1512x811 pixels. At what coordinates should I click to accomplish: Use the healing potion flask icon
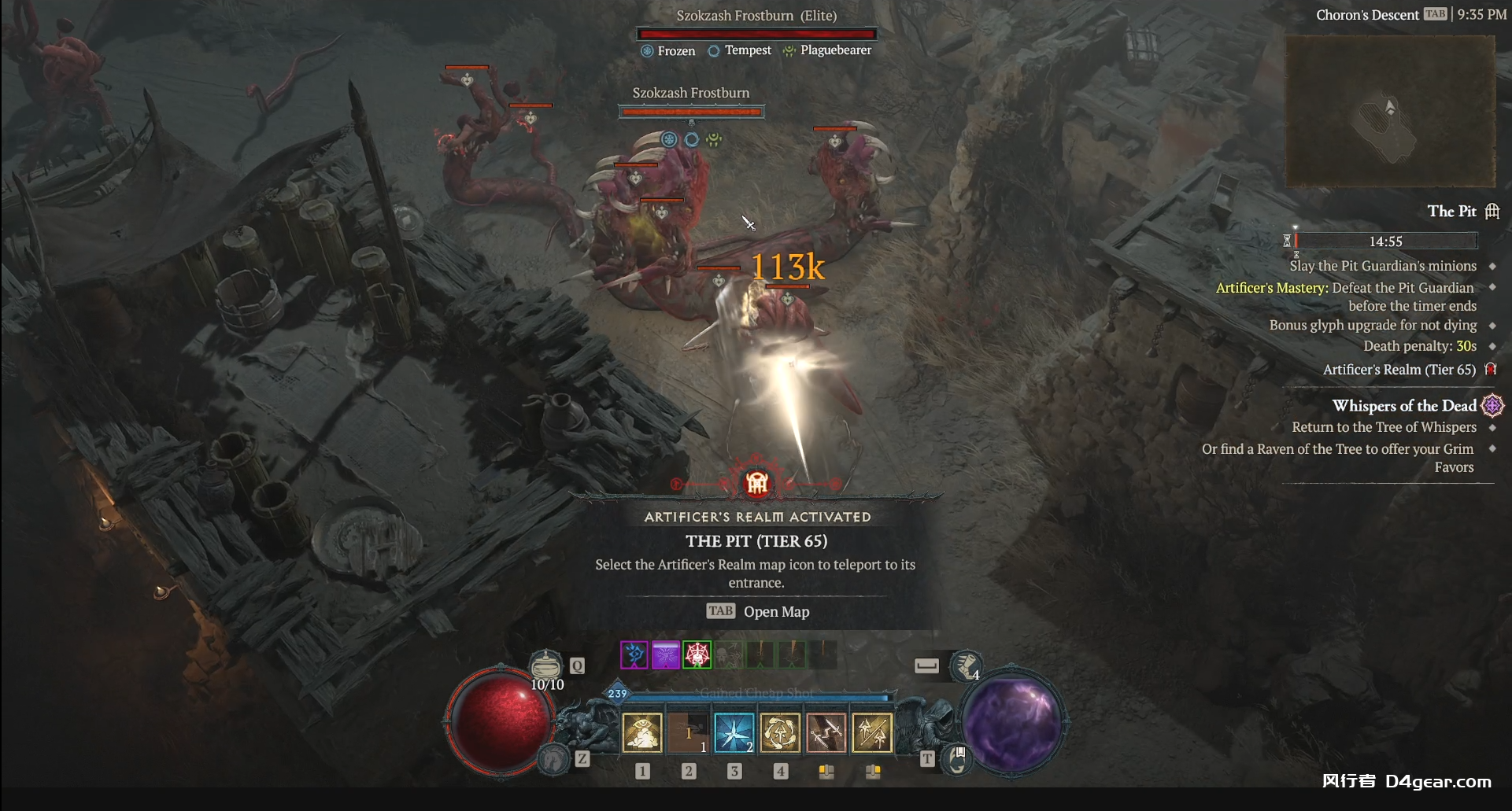pos(545,665)
